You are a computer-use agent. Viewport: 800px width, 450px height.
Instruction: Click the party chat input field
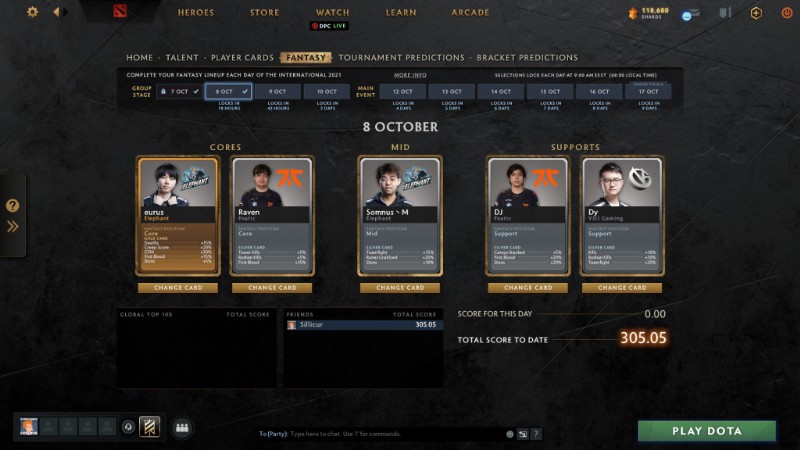[380, 433]
